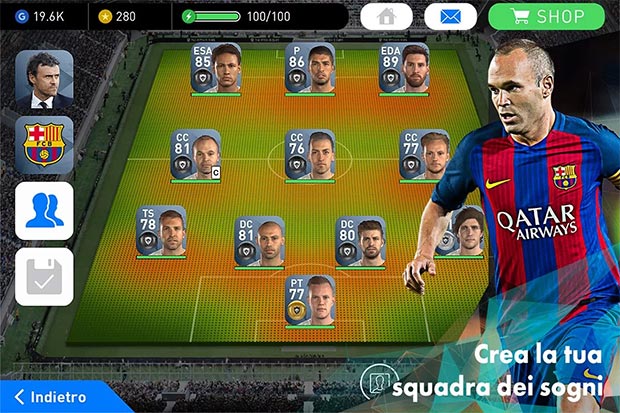The width and height of the screenshot is (620, 413).
Task: Select the manager portrait tile
Action: (44, 79)
